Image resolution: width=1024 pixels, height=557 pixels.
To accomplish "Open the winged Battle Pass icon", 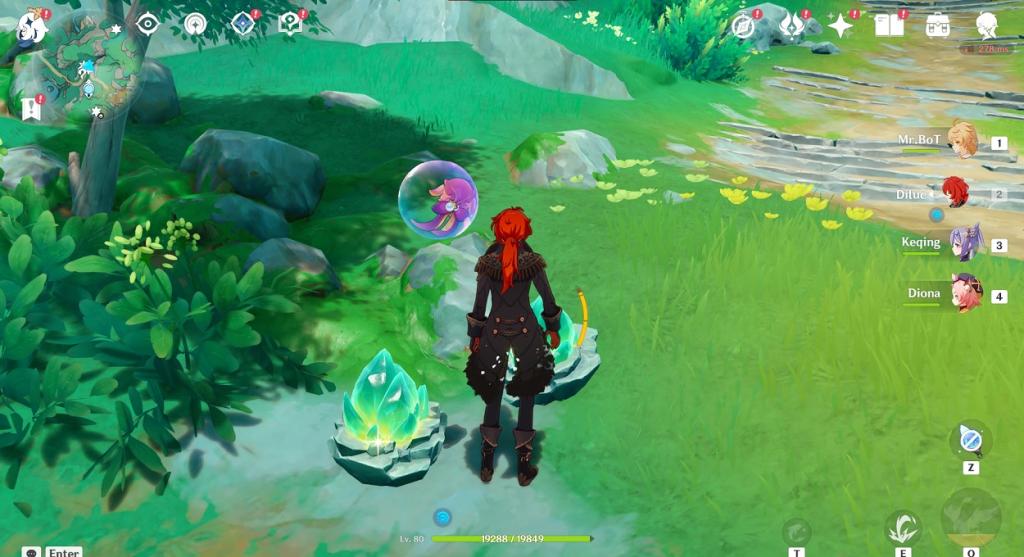I will pyautogui.click(x=791, y=26).
